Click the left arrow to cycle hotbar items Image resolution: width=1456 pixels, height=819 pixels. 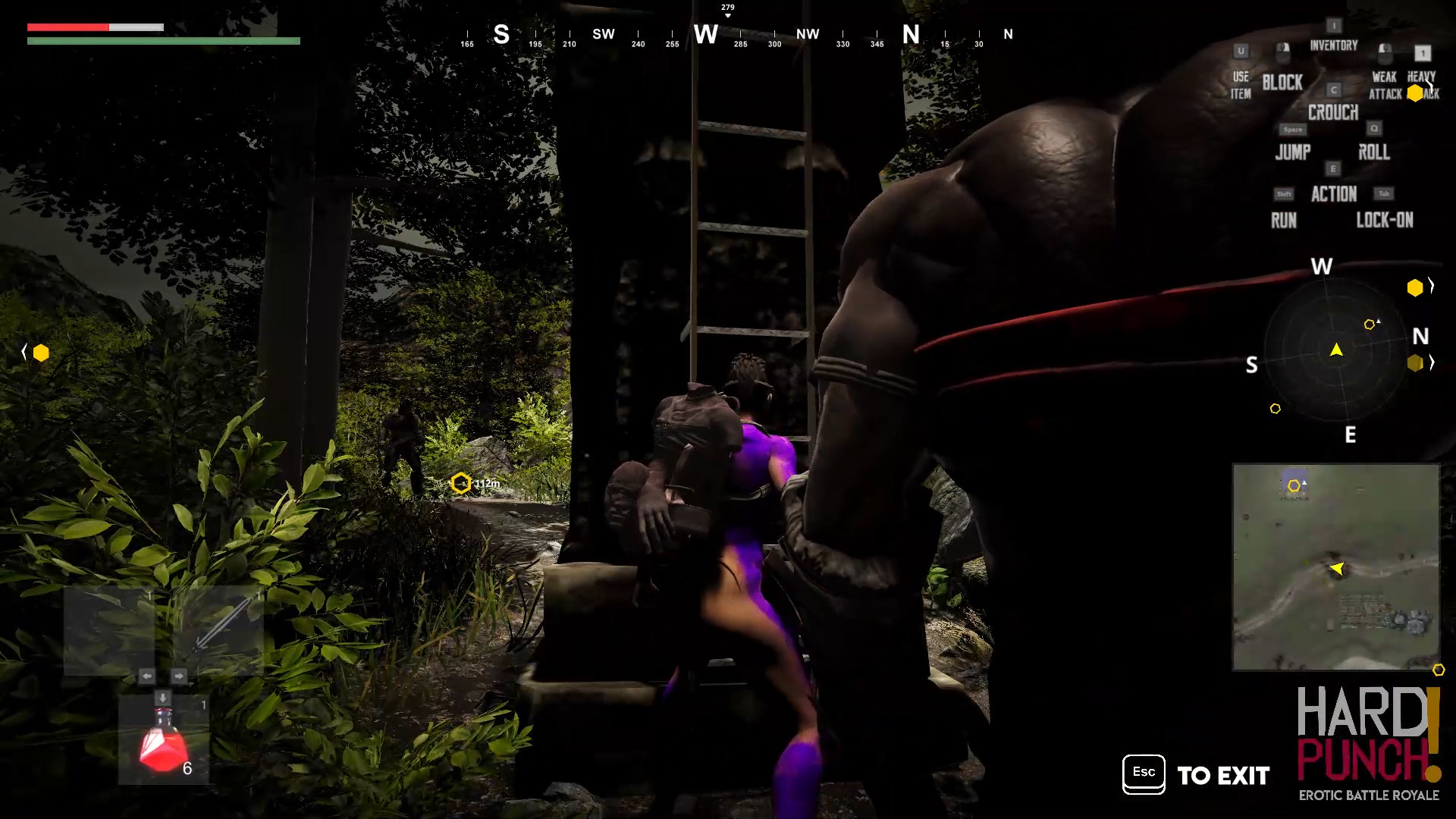[147, 676]
